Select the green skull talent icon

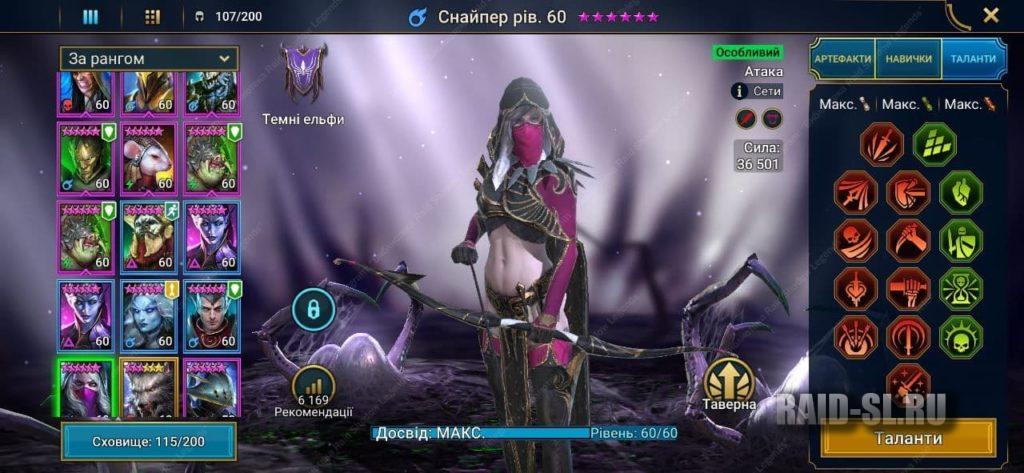pyautogui.click(x=960, y=336)
